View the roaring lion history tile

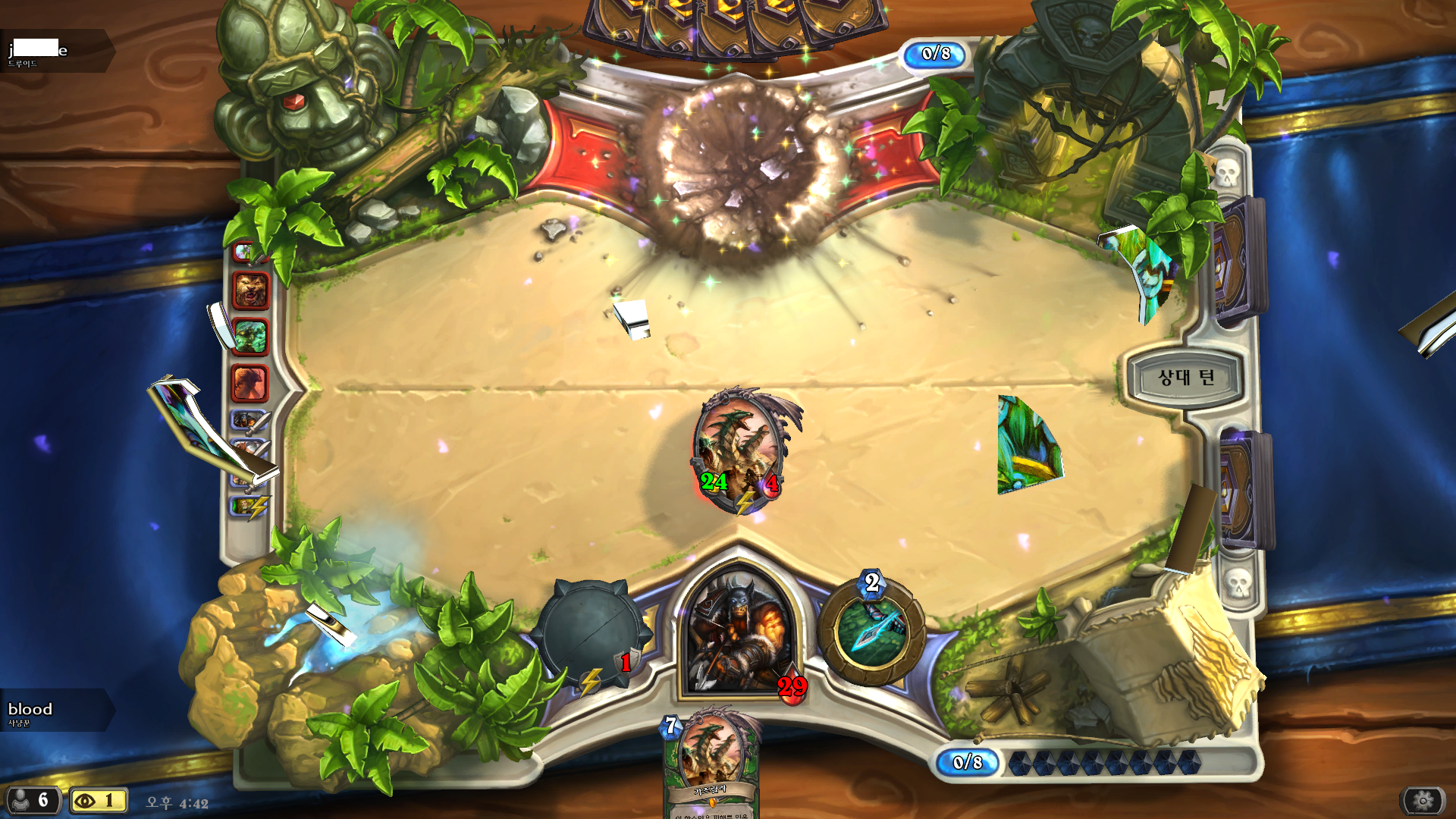[x=250, y=291]
